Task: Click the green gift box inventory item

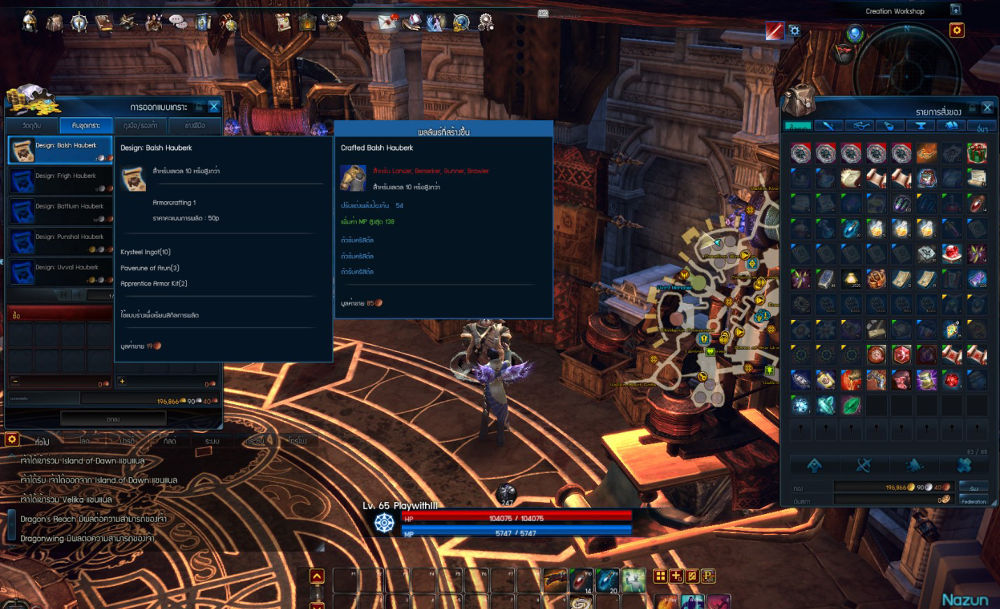Action: coord(977,152)
